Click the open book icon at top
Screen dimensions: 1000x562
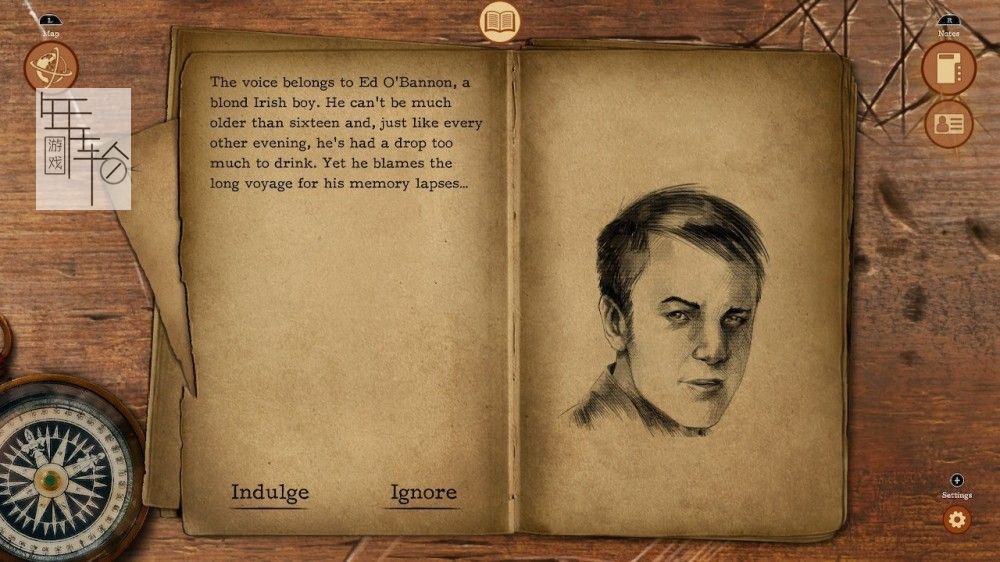pos(500,21)
